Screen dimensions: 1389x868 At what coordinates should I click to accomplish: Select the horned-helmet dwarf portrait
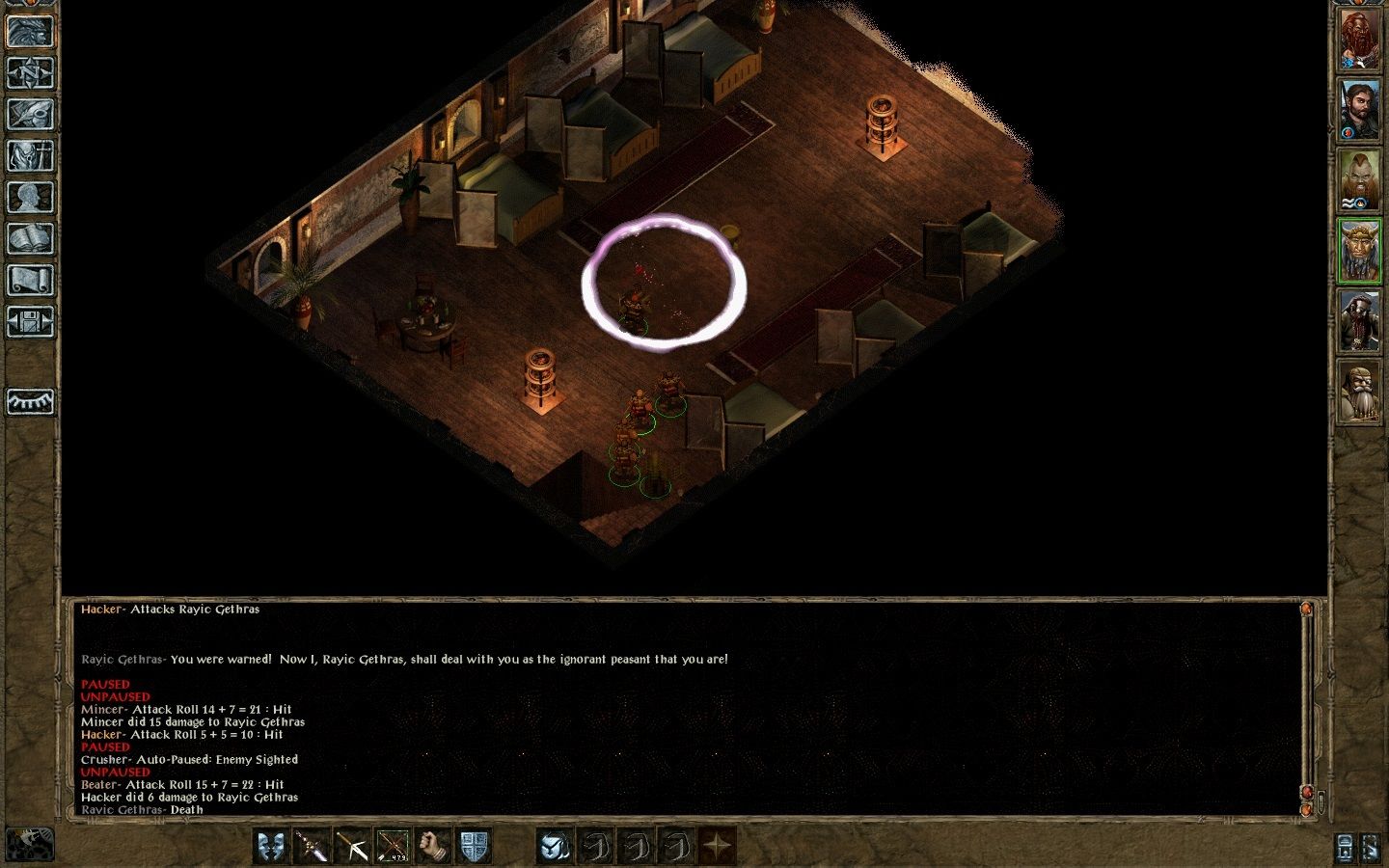tap(1358, 250)
